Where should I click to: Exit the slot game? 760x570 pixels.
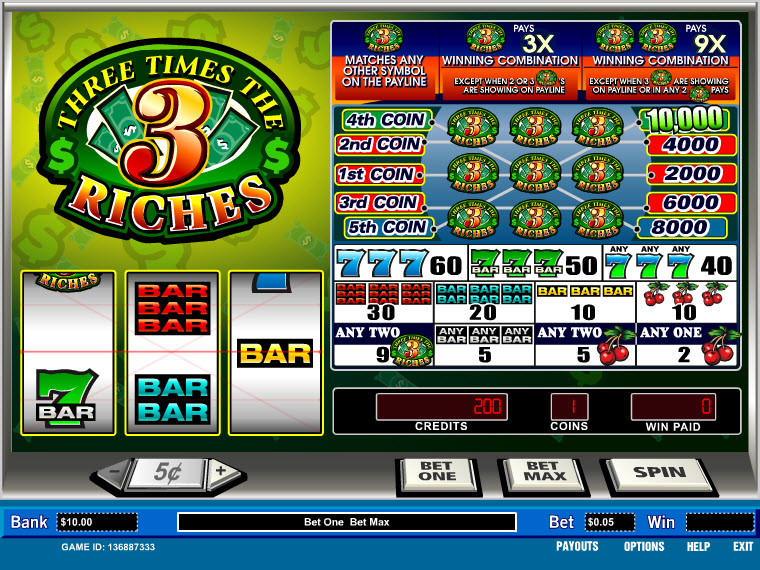[x=742, y=546]
